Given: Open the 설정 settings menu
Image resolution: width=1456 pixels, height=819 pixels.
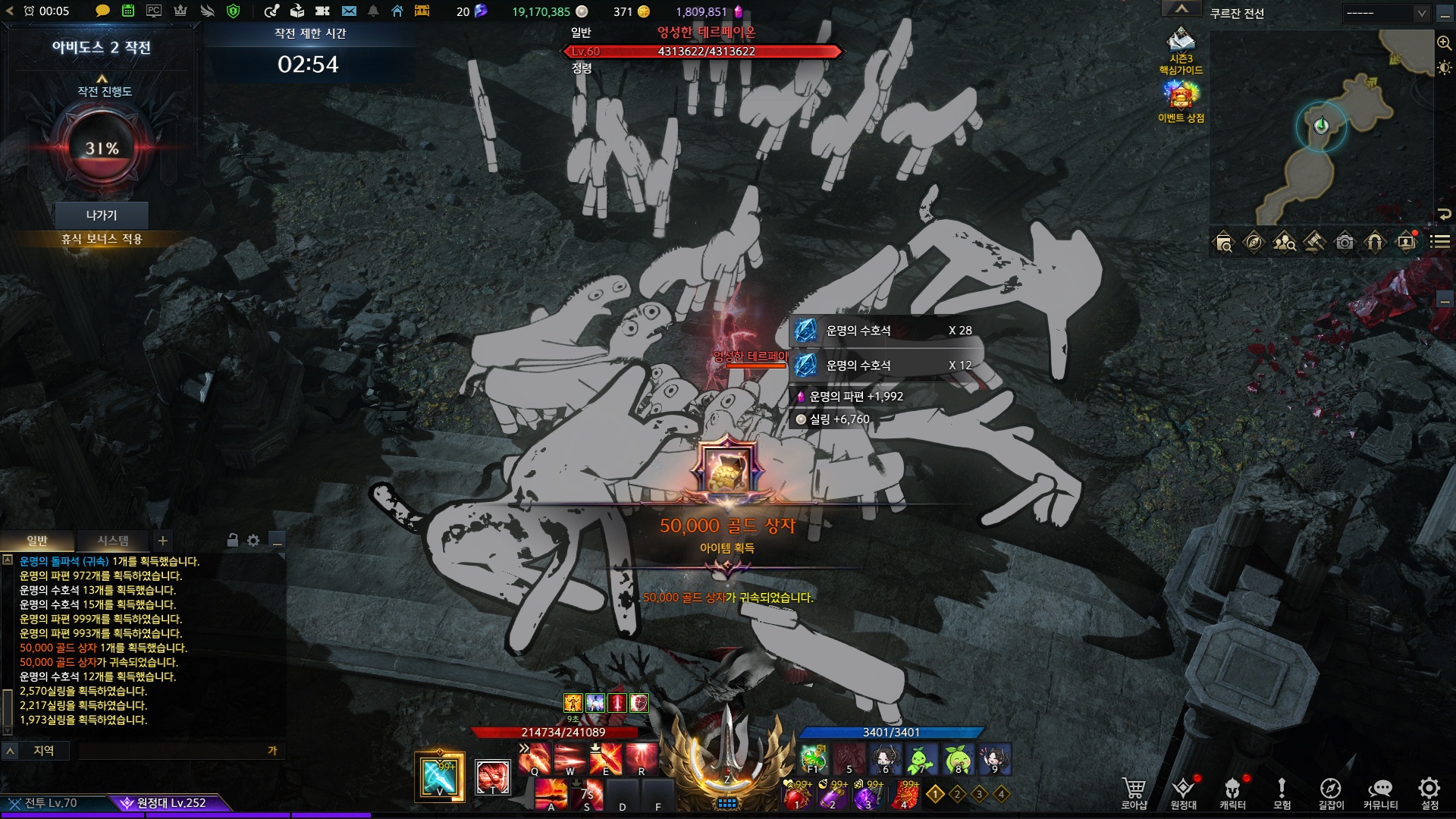Looking at the screenshot, I should pos(1429,792).
